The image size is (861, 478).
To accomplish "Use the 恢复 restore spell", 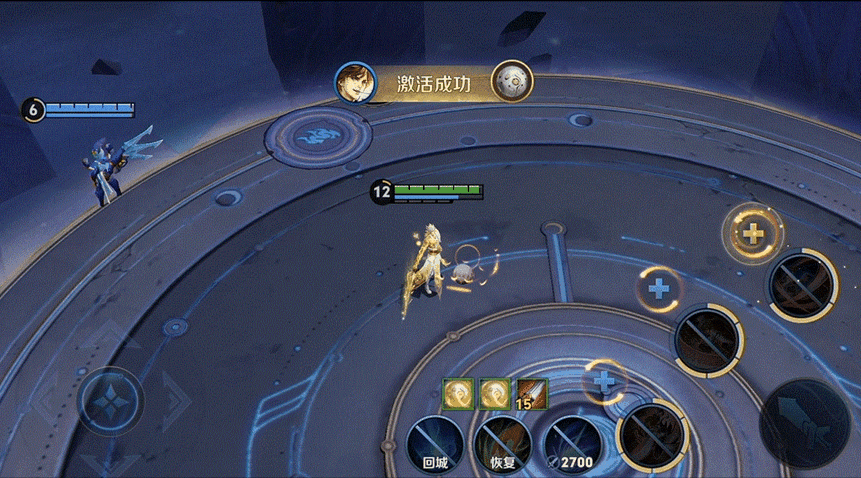I will [502, 441].
